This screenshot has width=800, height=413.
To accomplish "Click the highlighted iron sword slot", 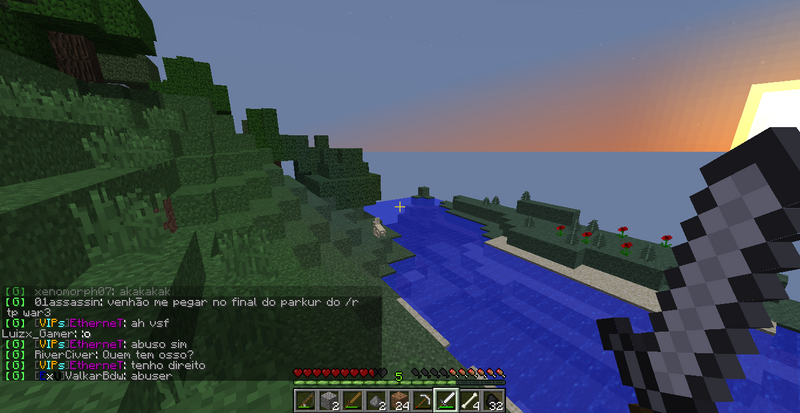I will click(444, 402).
